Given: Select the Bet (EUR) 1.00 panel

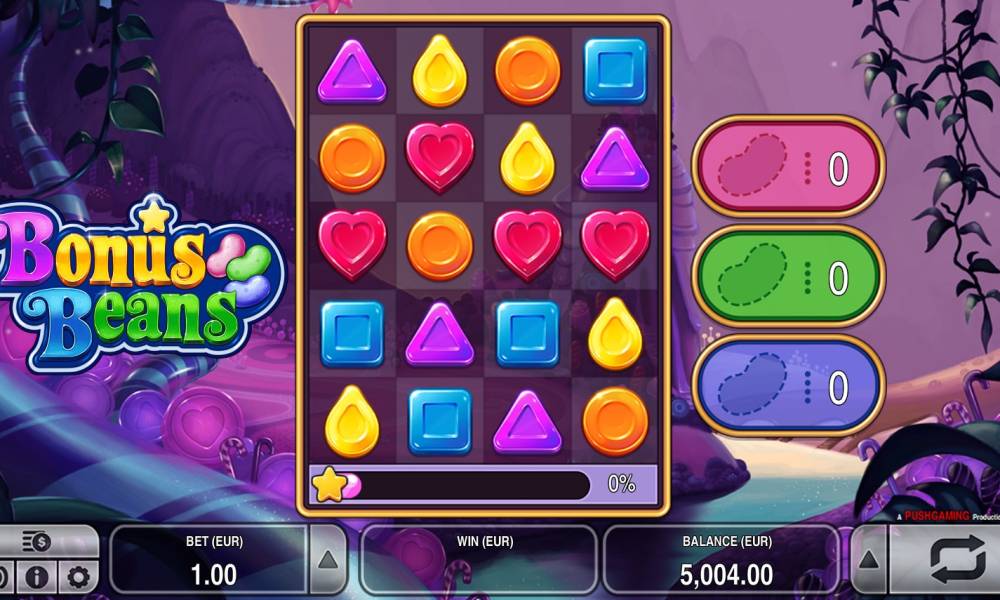Looking at the screenshot, I should (x=212, y=561).
